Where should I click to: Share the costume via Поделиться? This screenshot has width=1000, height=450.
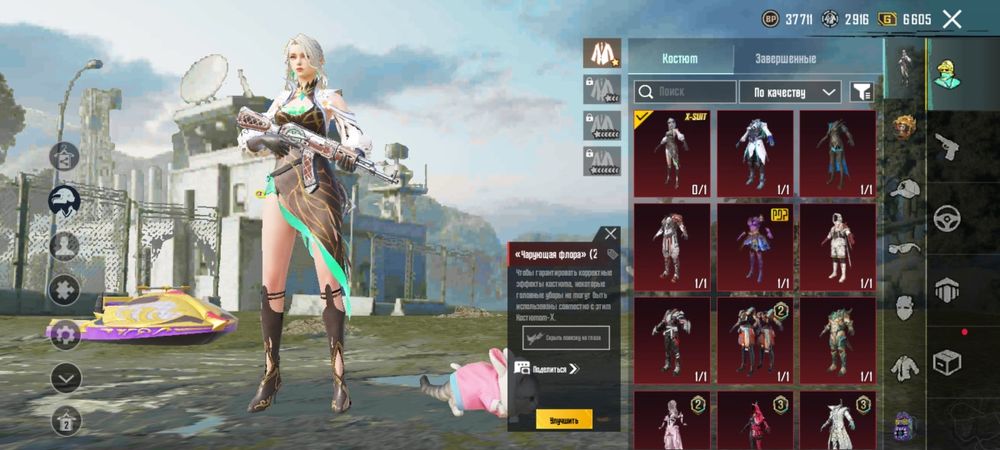click(x=548, y=369)
